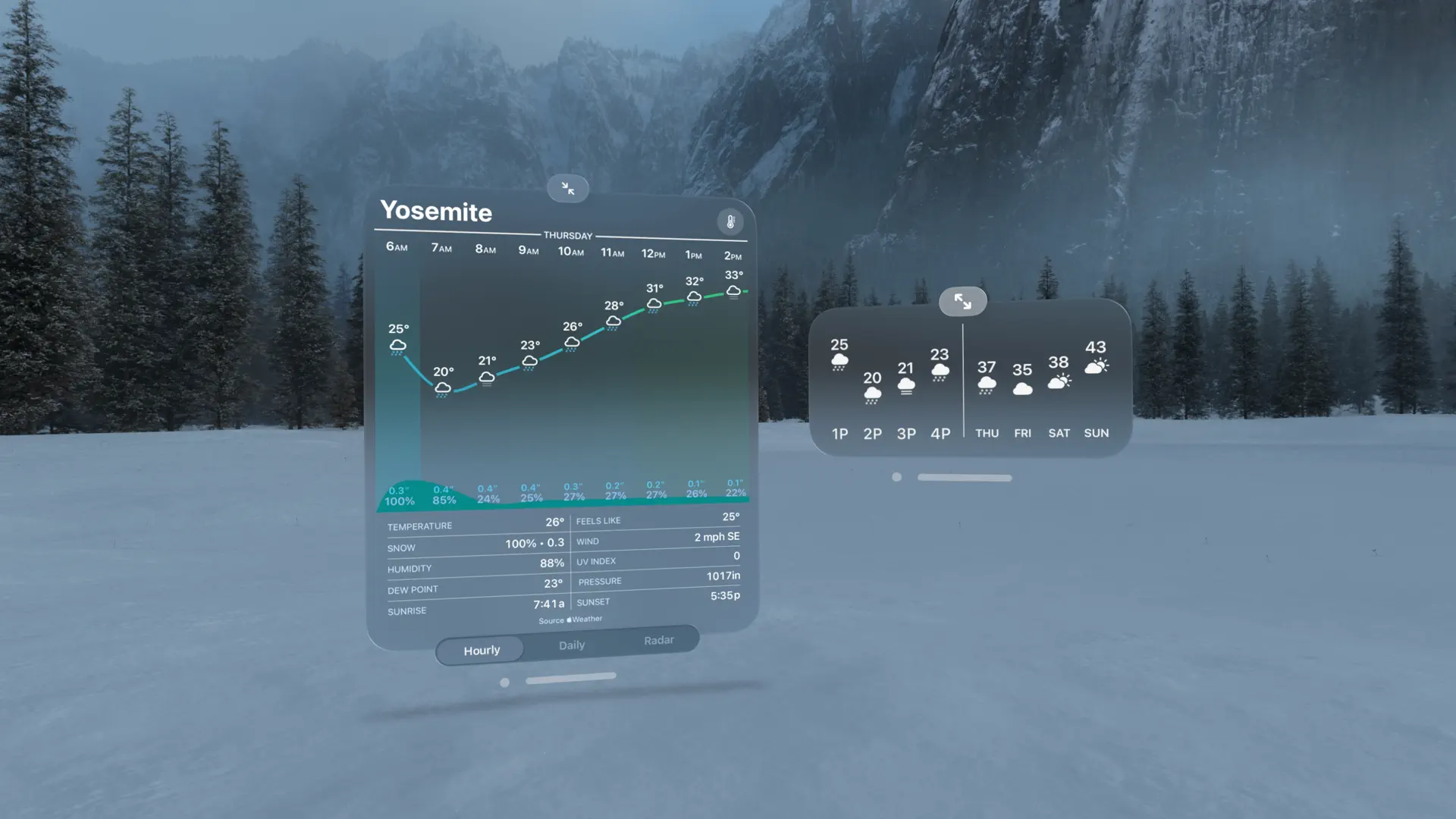Viewport: 1456px width, 819px height.
Task: Click Saturday's sun-behind-cloud icon
Action: pyautogui.click(x=1059, y=383)
